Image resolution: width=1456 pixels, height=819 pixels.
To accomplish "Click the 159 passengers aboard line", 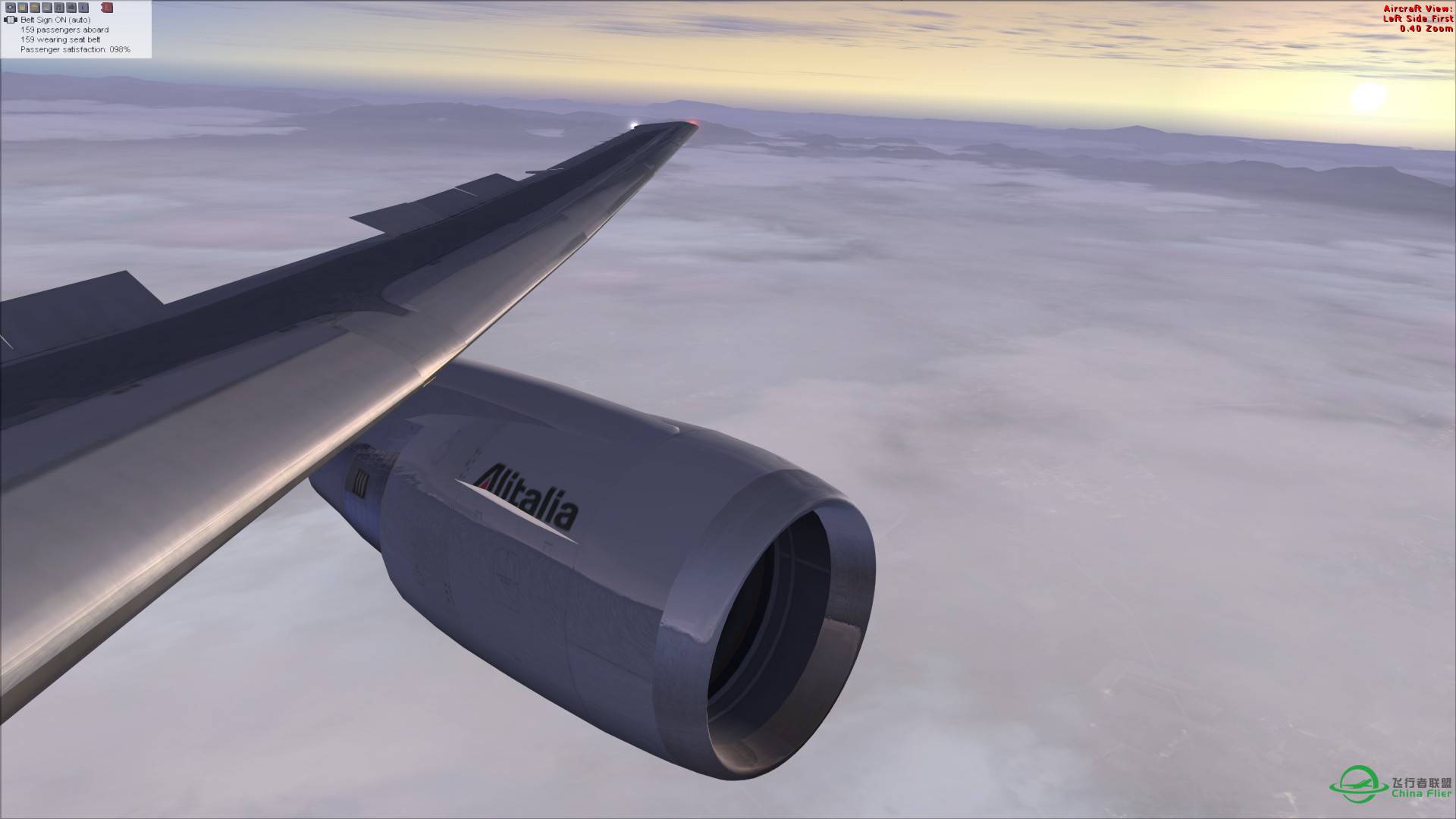I will point(65,30).
